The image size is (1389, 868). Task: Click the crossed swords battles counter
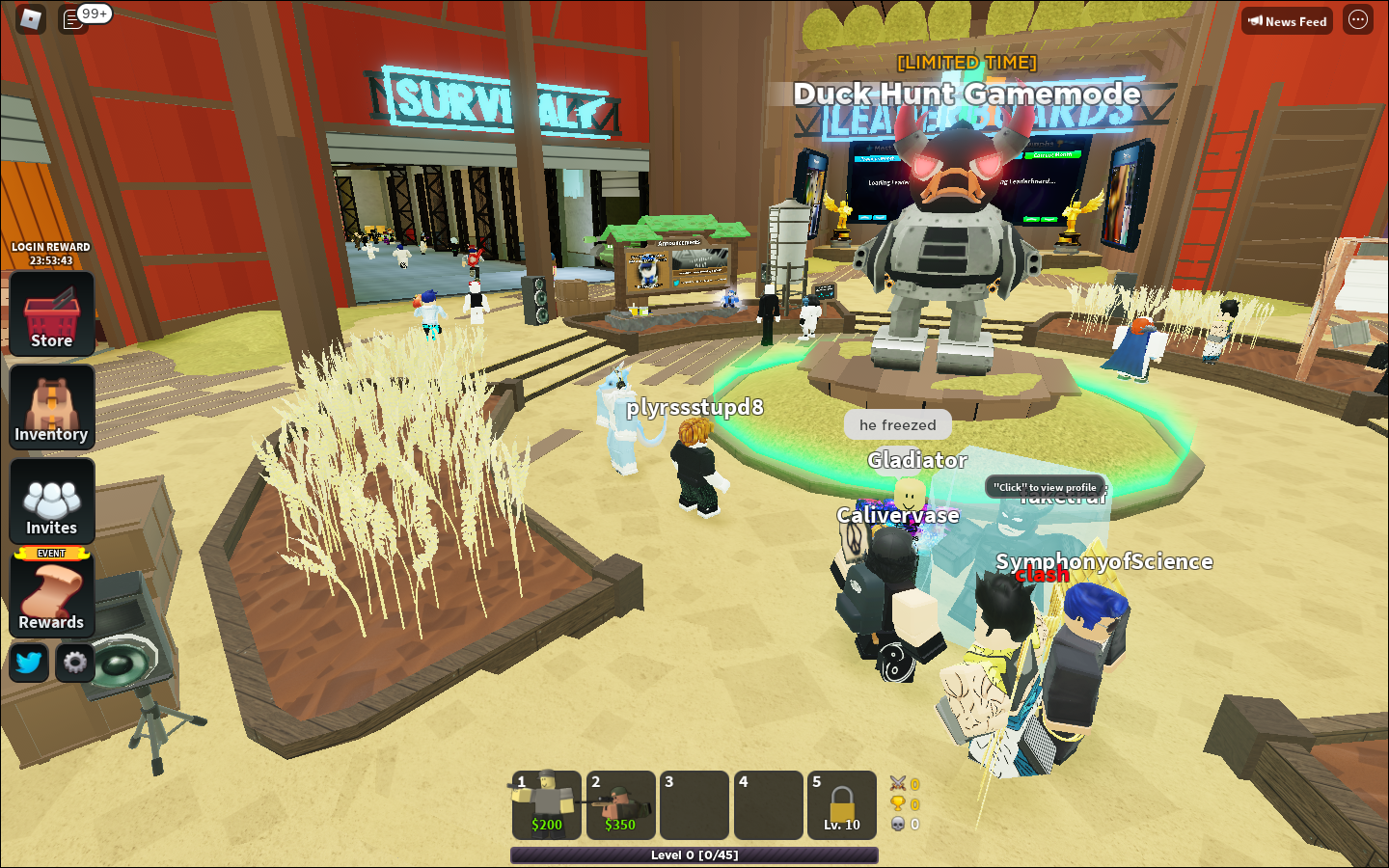point(897,784)
